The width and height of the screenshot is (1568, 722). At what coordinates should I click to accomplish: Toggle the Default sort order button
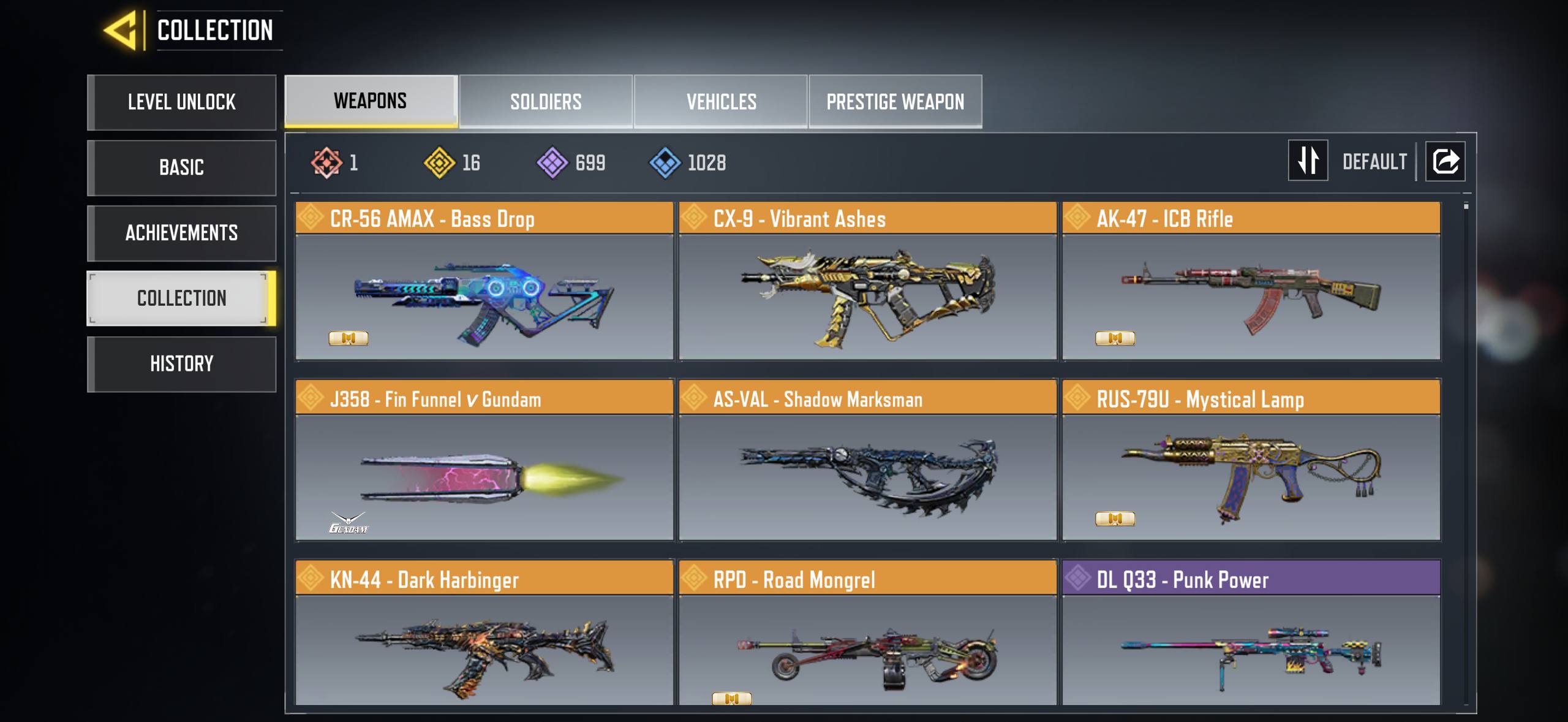pos(1308,161)
